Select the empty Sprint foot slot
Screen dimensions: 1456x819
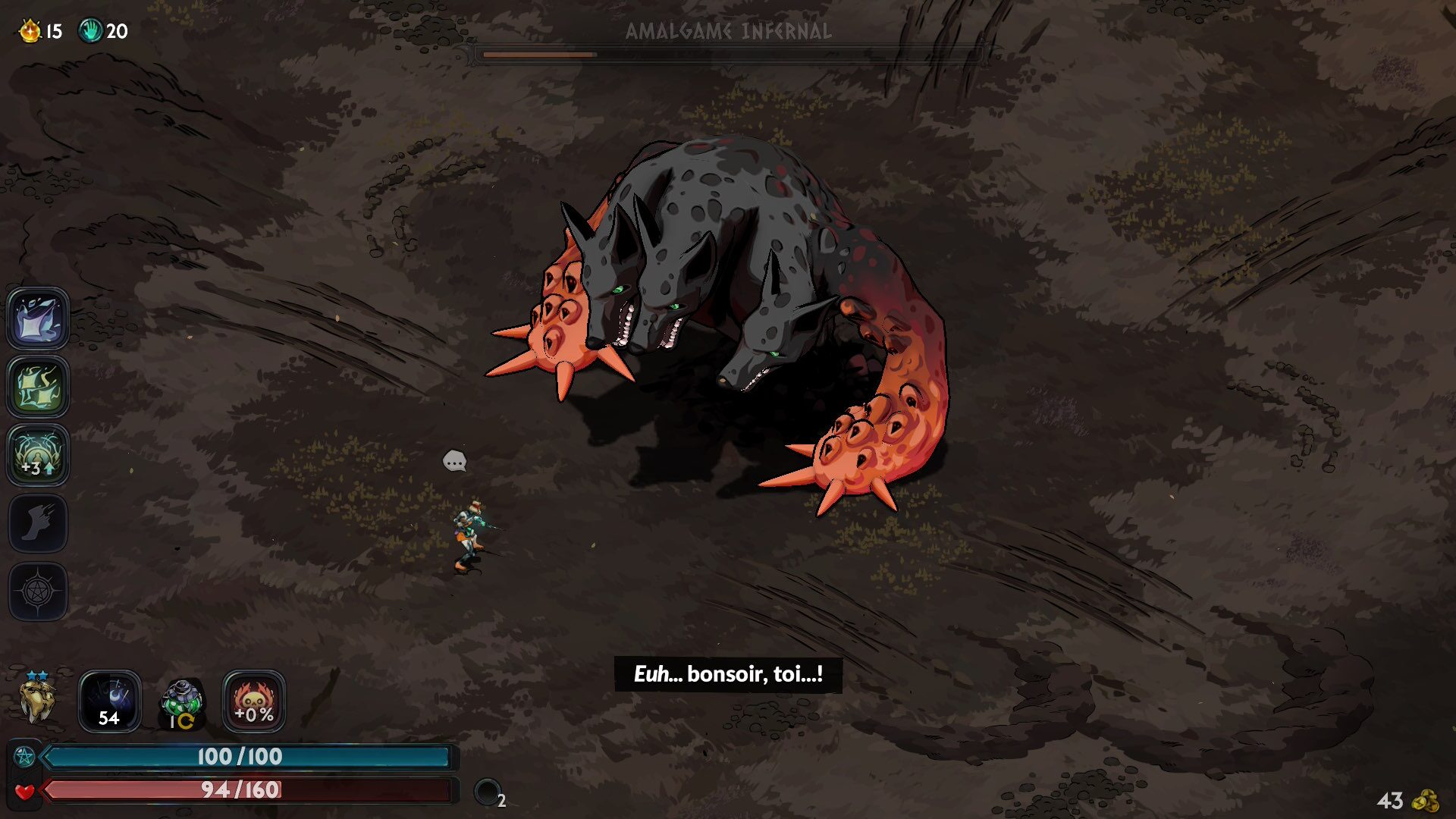(x=38, y=523)
